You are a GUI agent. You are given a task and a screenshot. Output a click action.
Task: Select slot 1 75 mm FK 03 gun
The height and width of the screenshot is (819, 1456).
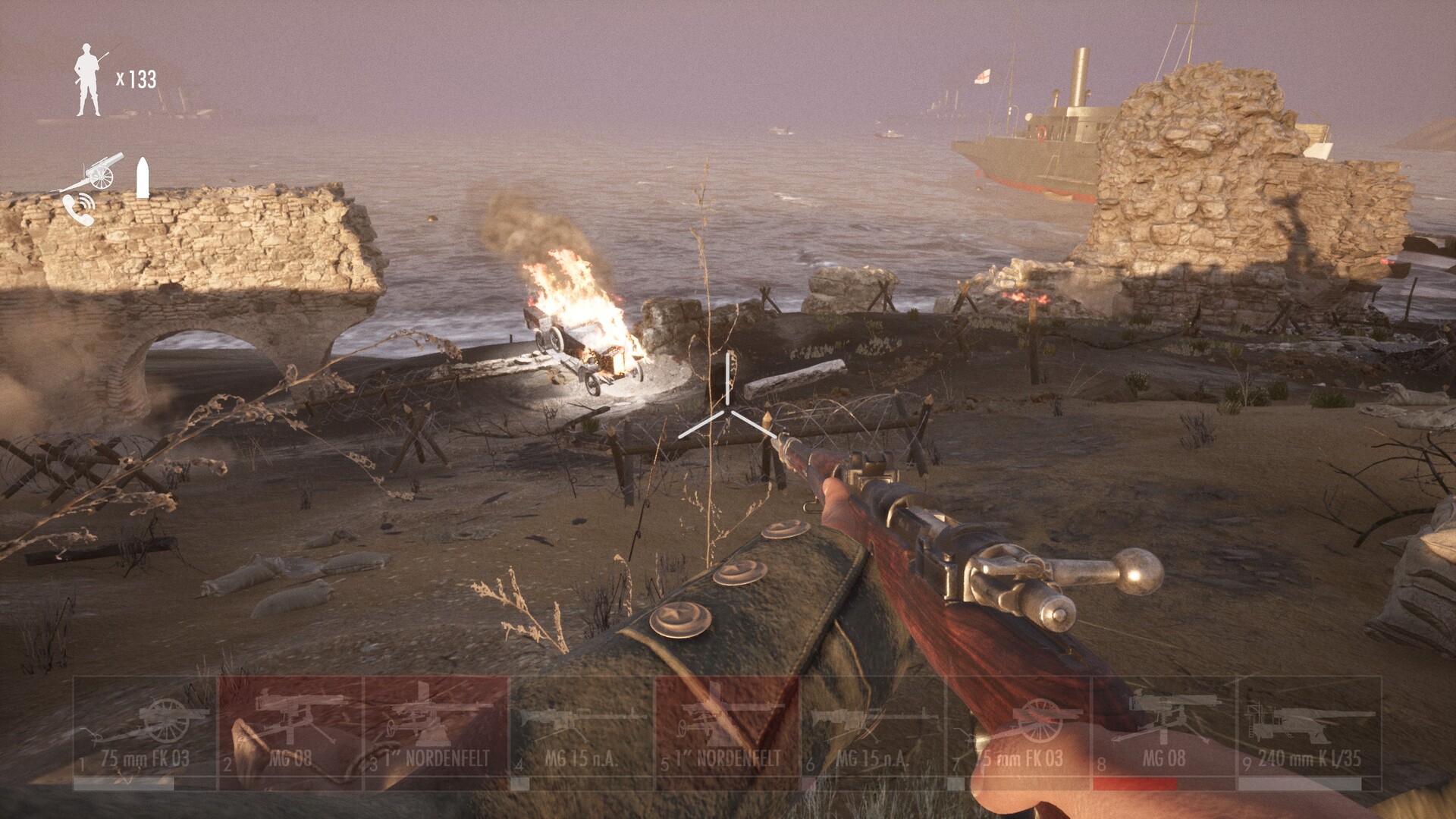145,733
